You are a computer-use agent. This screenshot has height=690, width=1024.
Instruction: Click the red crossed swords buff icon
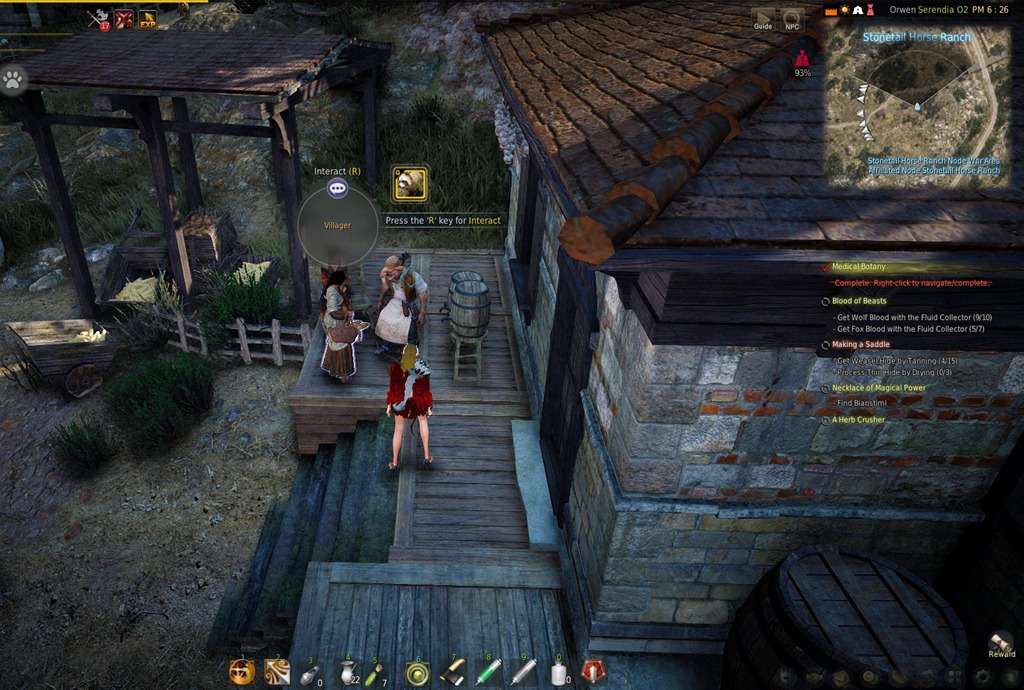(x=123, y=18)
